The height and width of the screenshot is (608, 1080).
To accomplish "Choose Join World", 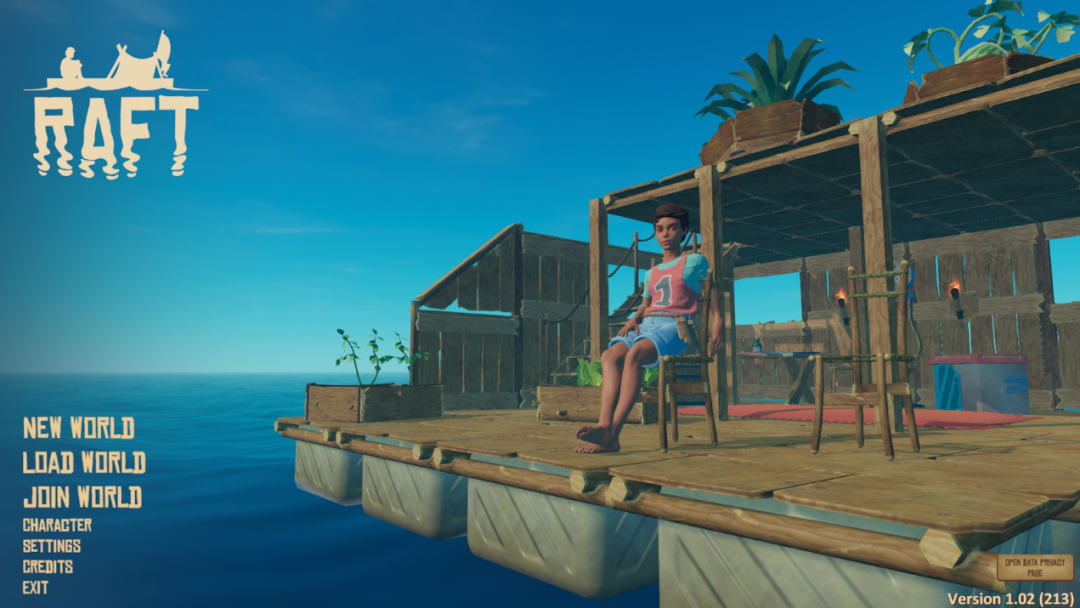I will click(x=82, y=497).
